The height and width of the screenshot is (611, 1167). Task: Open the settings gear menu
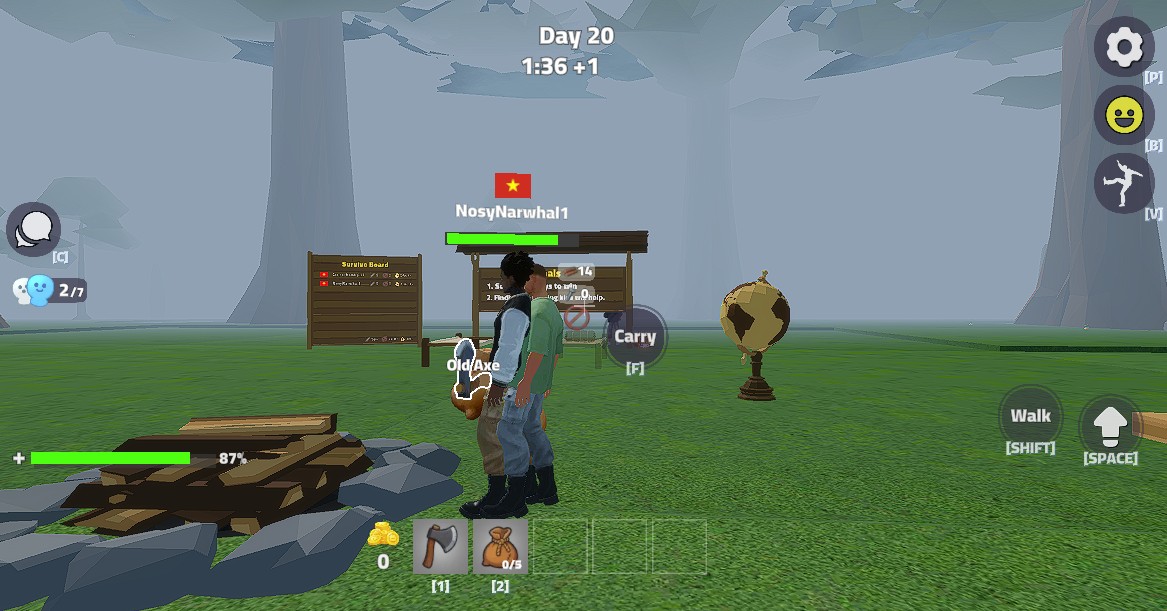pyautogui.click(x=1124, y=46)
